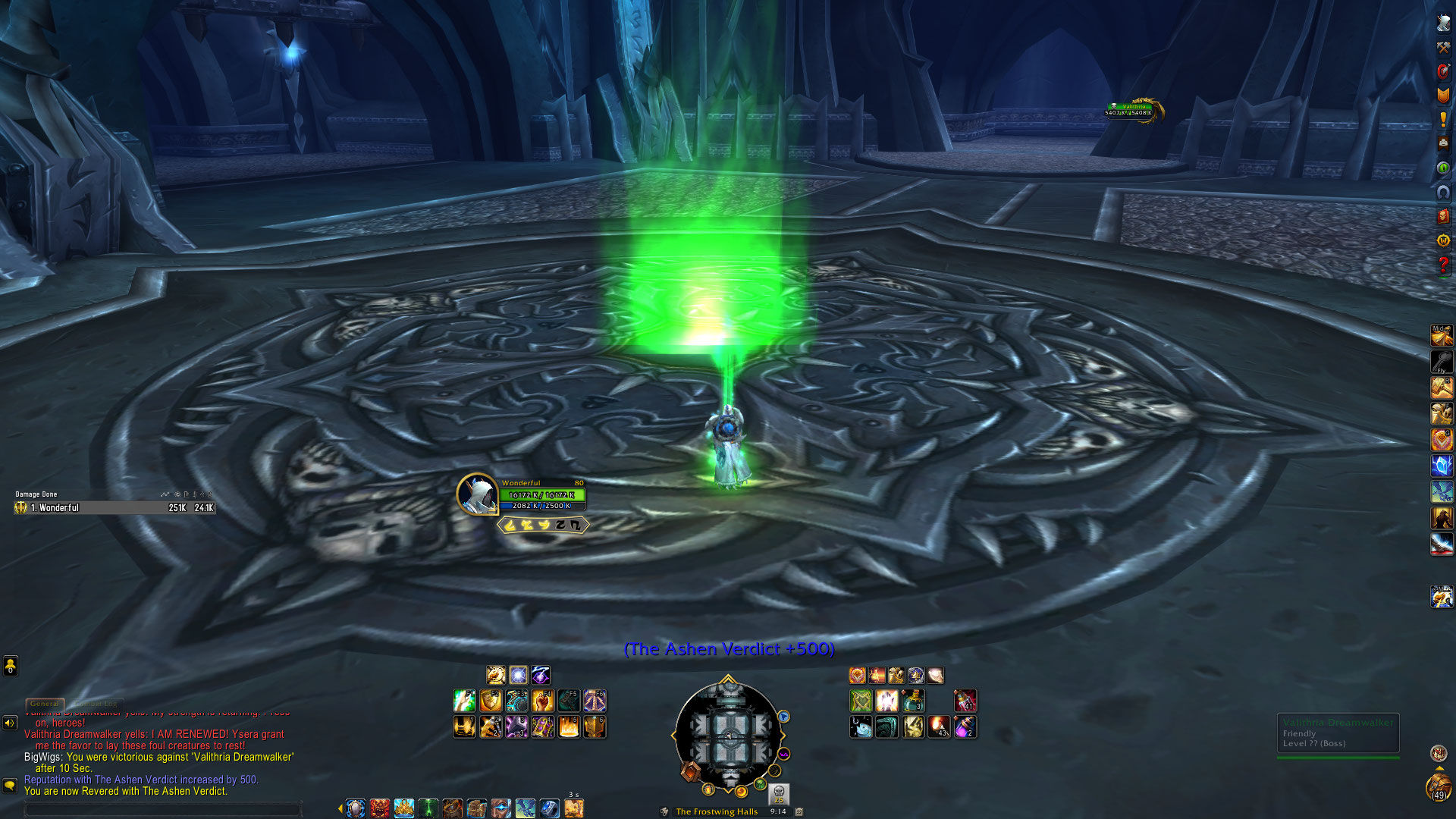The image size is (1456, 819).
Task: Open the Adventure Guide skull book
Action: point(1443,216)
